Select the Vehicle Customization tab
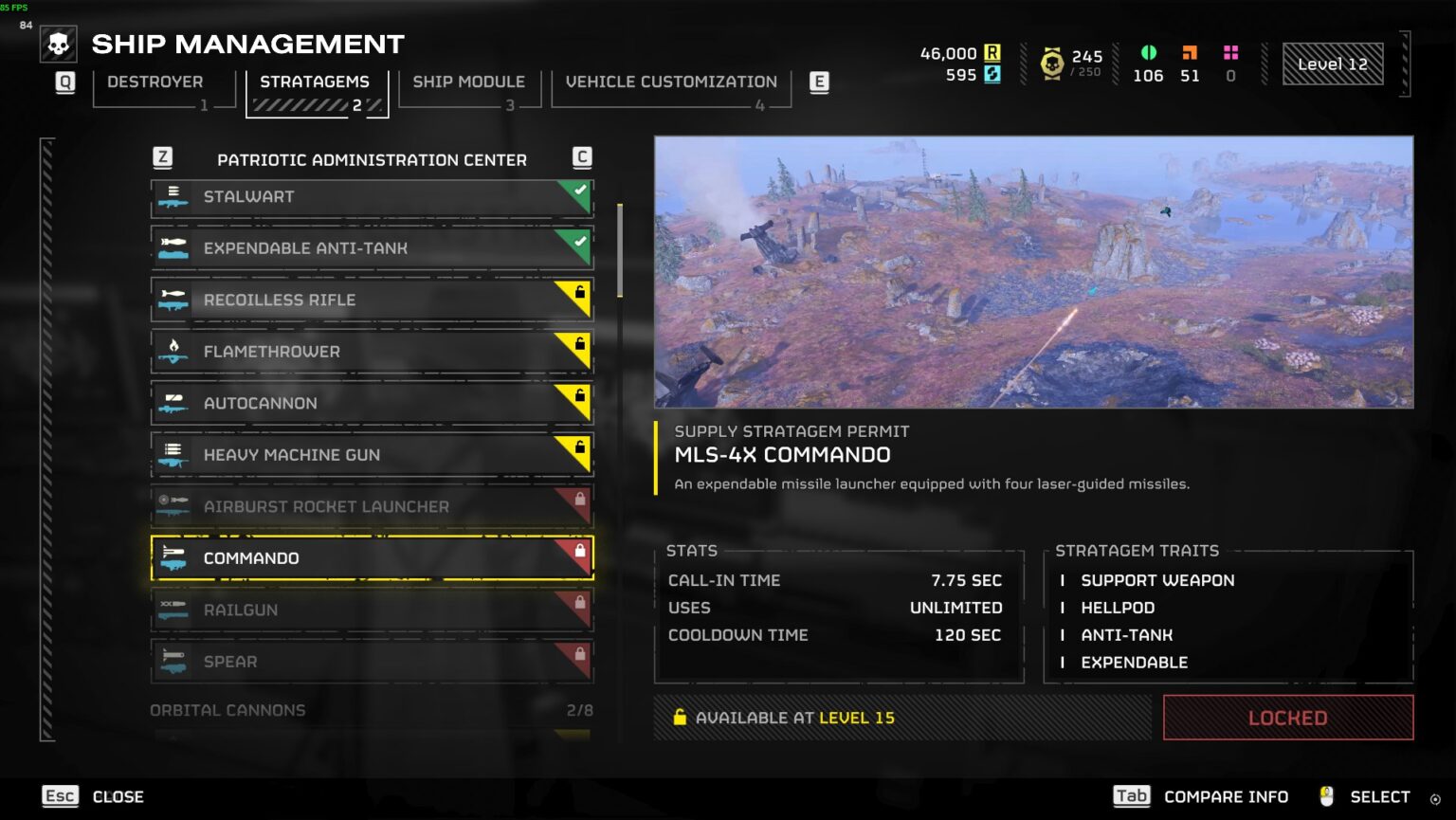This screenshot has height=820, width=1456. pyautogui.click(x=671, y=82)
